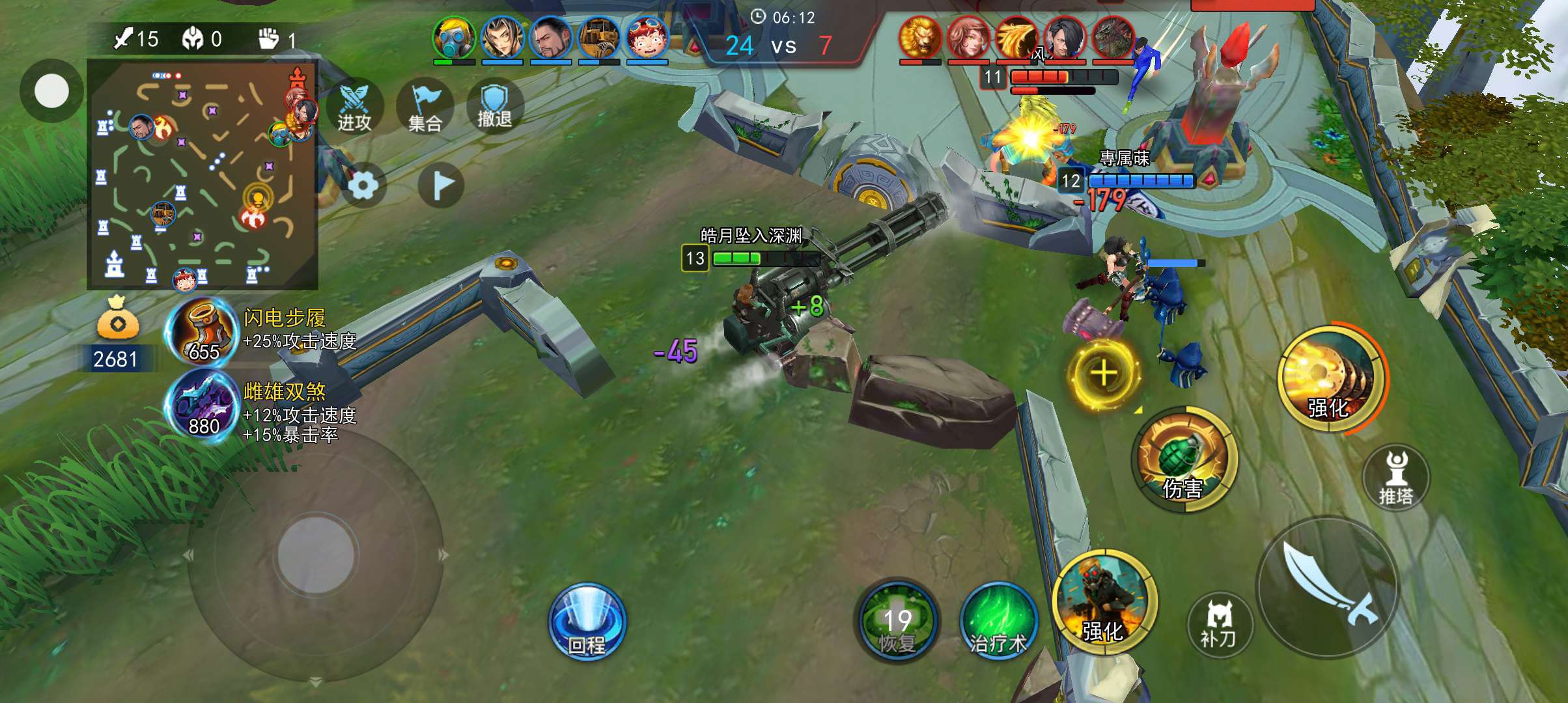Open settings with the gear icon
This screenshot has height=703, width=1568.
click(x=363, y=186)
